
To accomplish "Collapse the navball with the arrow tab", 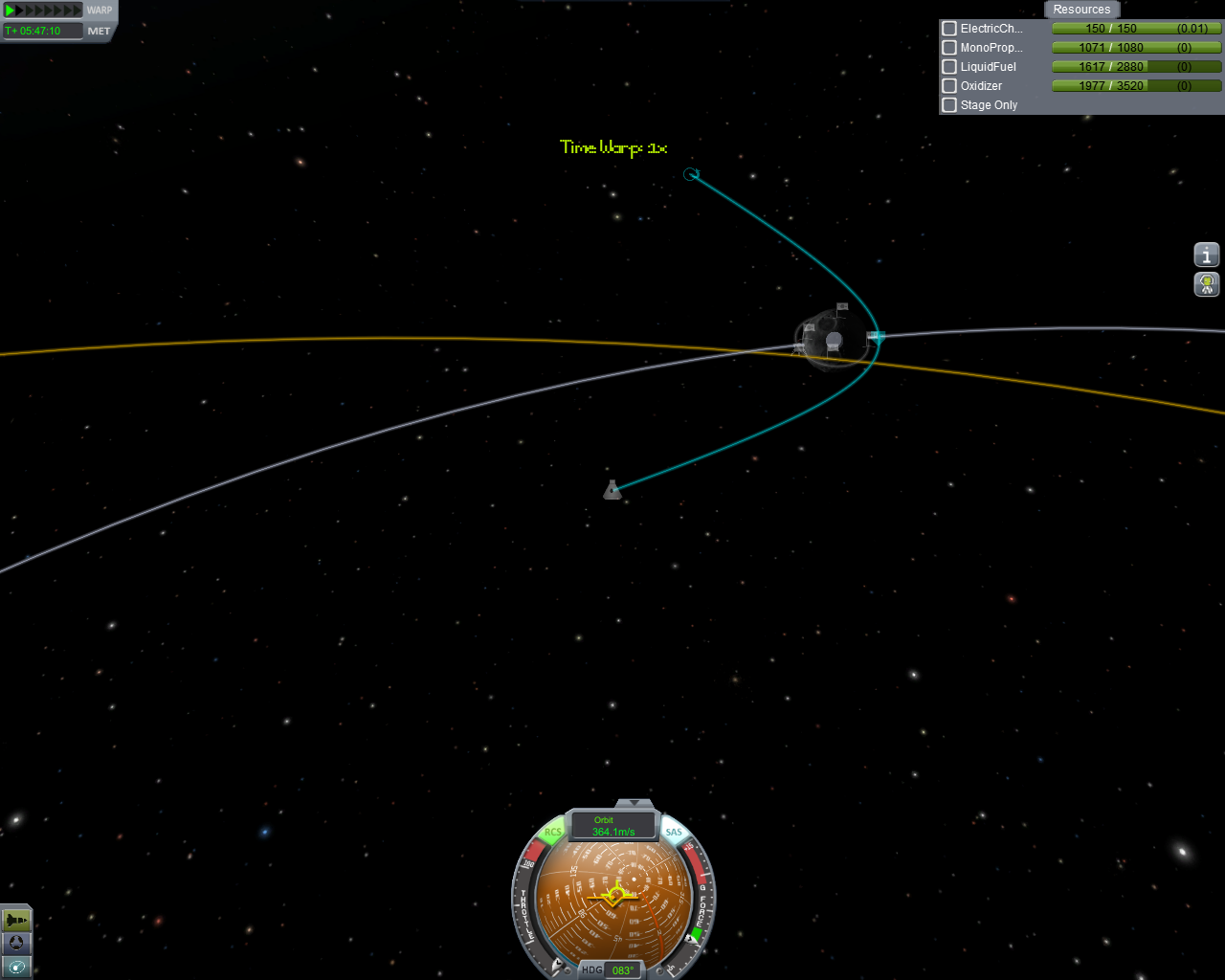I will click(634, 804).
